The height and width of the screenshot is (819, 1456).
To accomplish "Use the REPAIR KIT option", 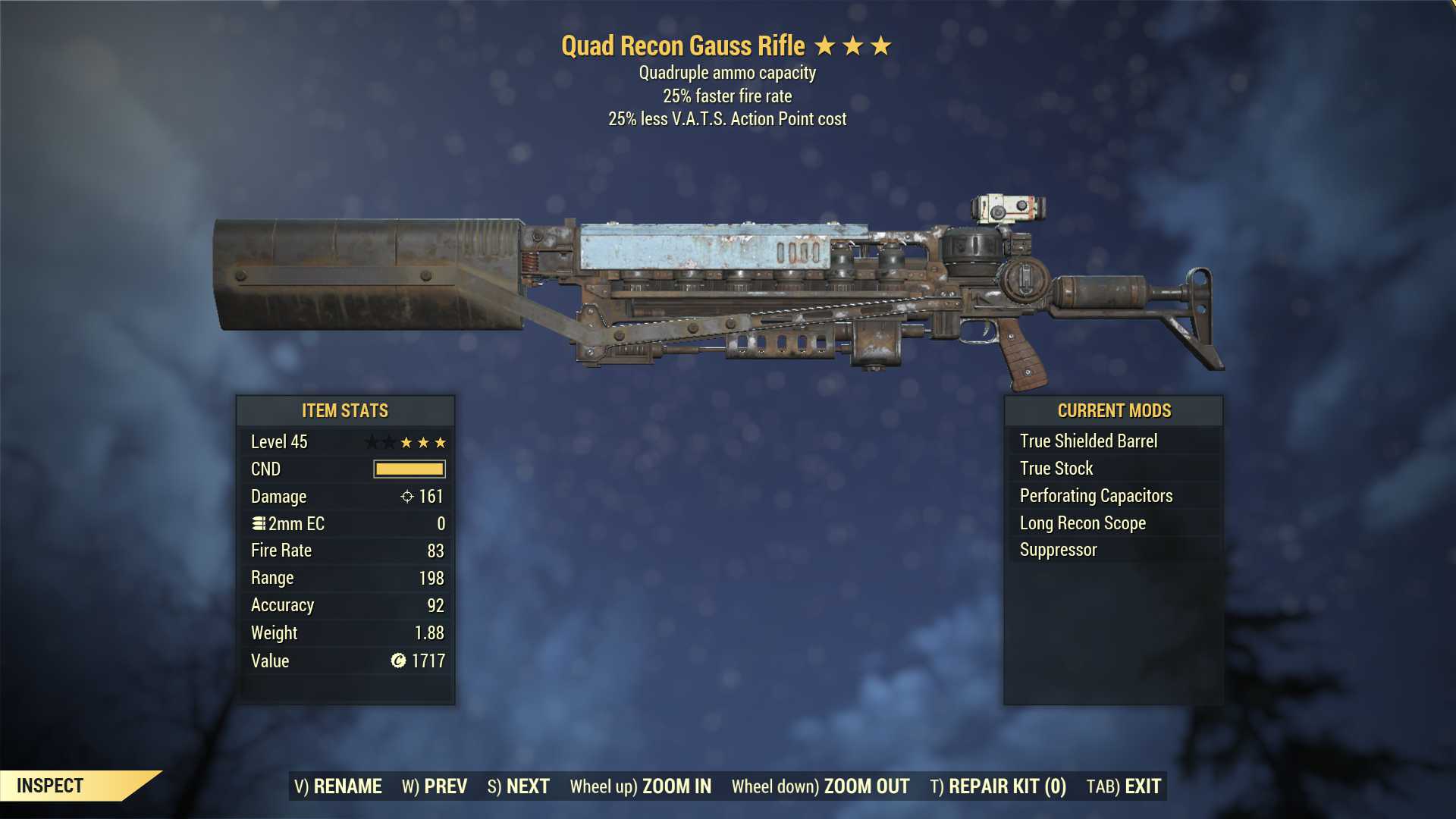I will [x=998, y=786].
